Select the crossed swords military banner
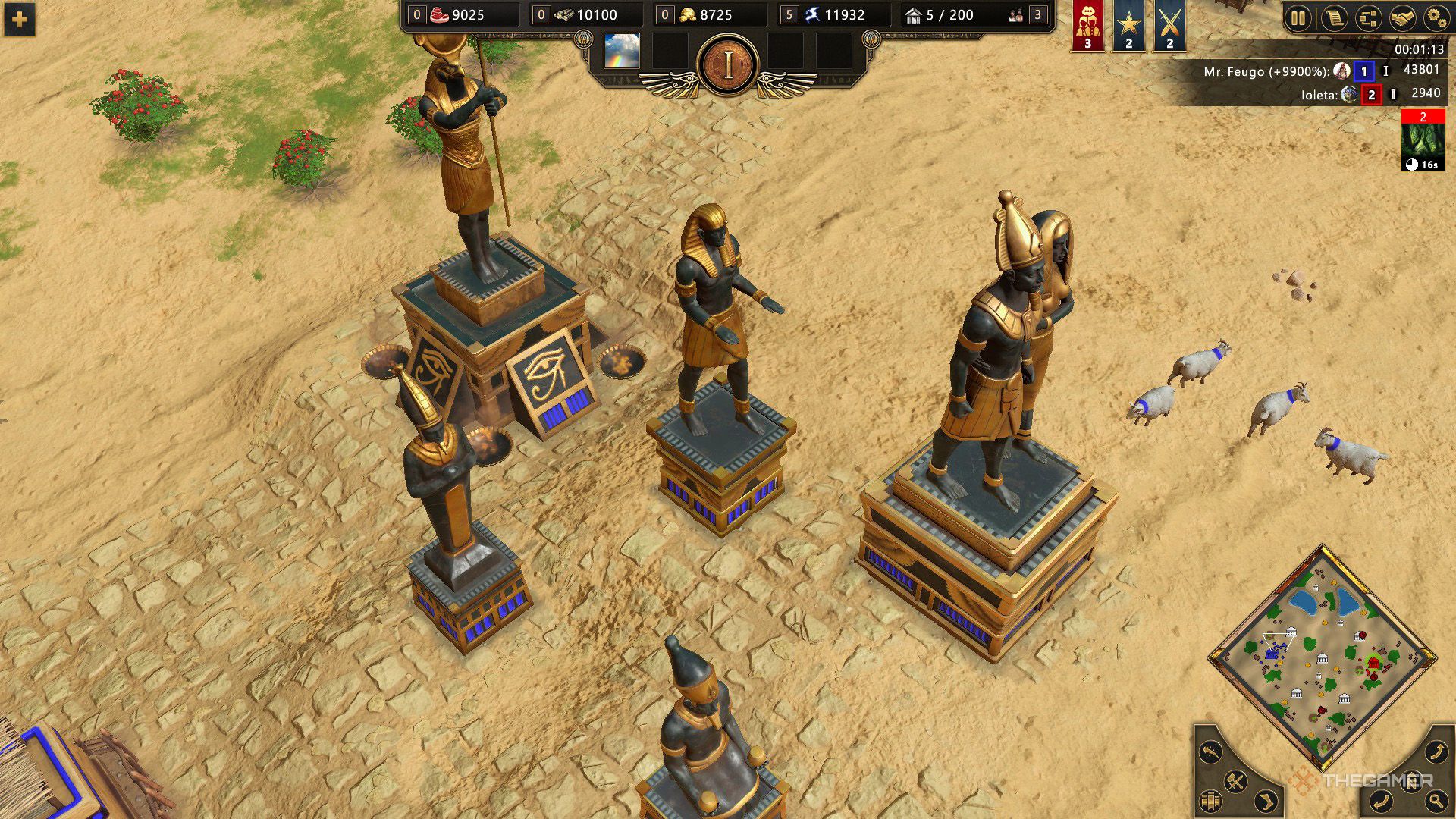Screen dimensions: 1456x819 point(1169,27)
